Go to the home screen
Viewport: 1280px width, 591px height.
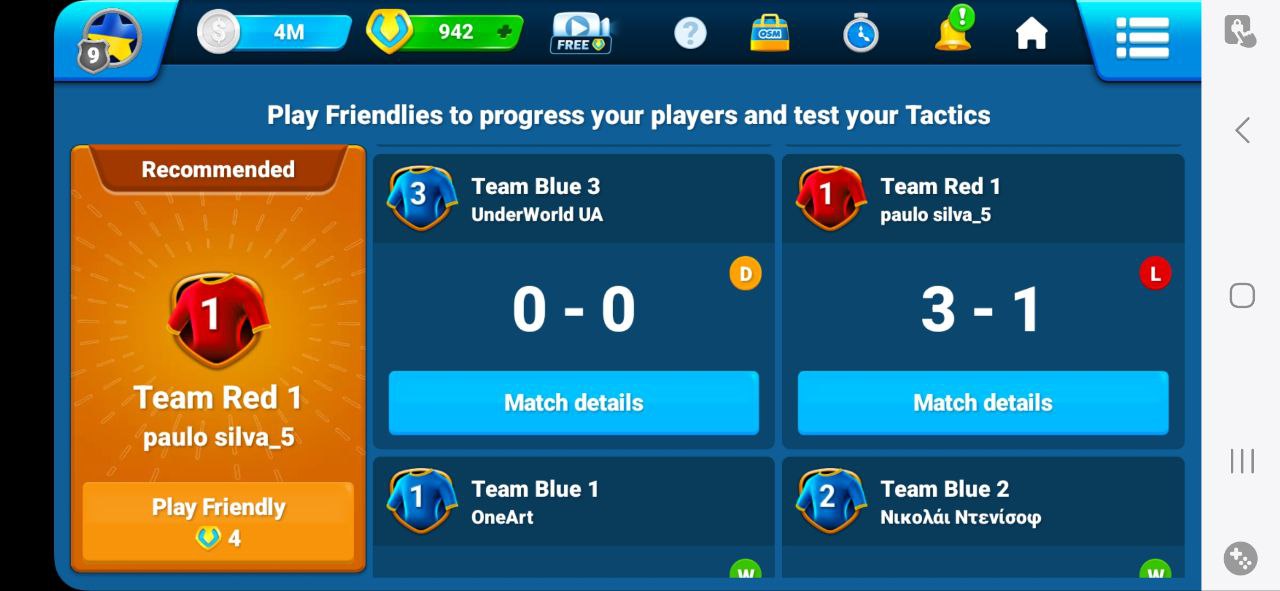point(1031,33)
